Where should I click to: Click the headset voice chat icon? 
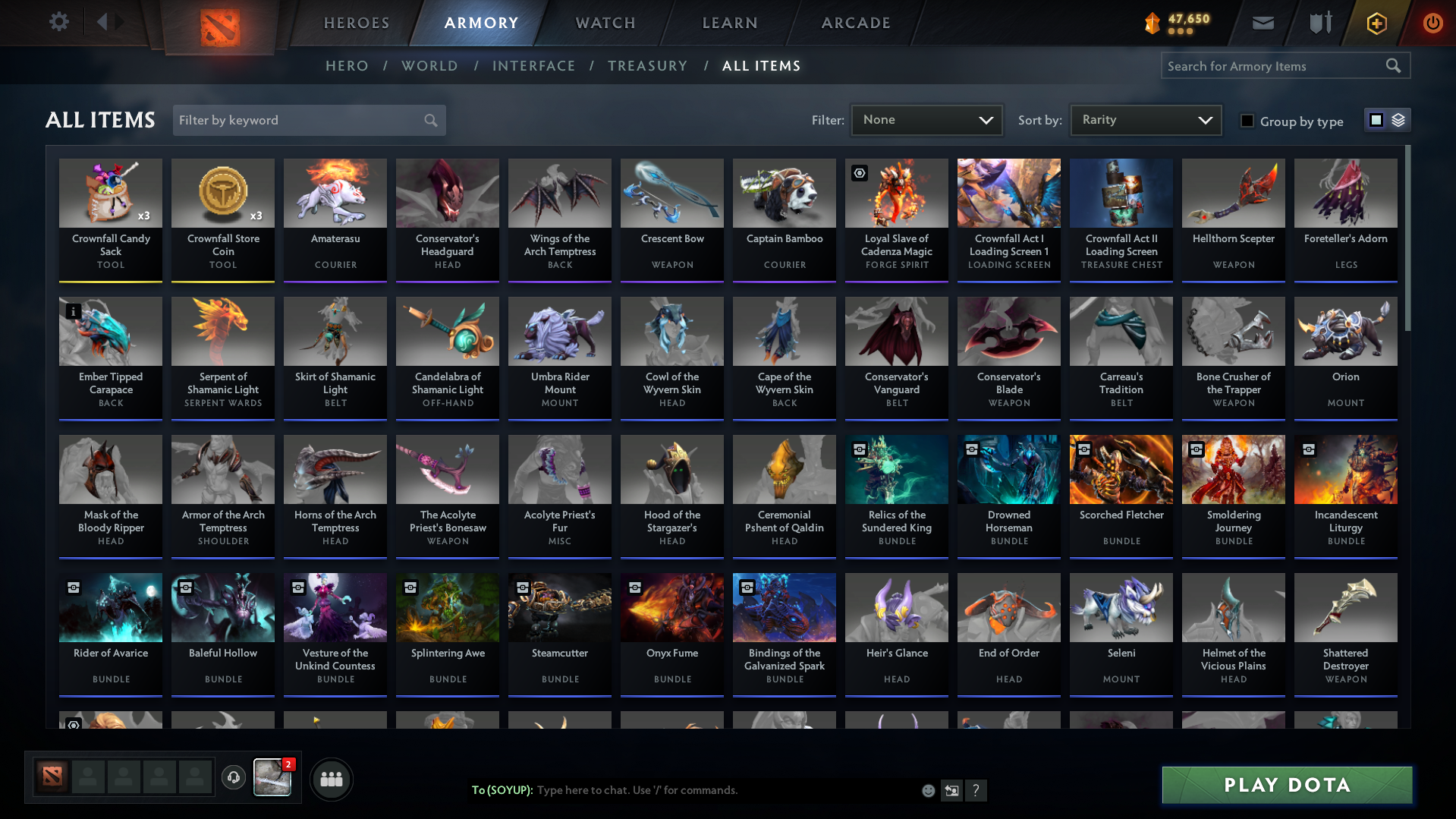(x=233, y=778)
